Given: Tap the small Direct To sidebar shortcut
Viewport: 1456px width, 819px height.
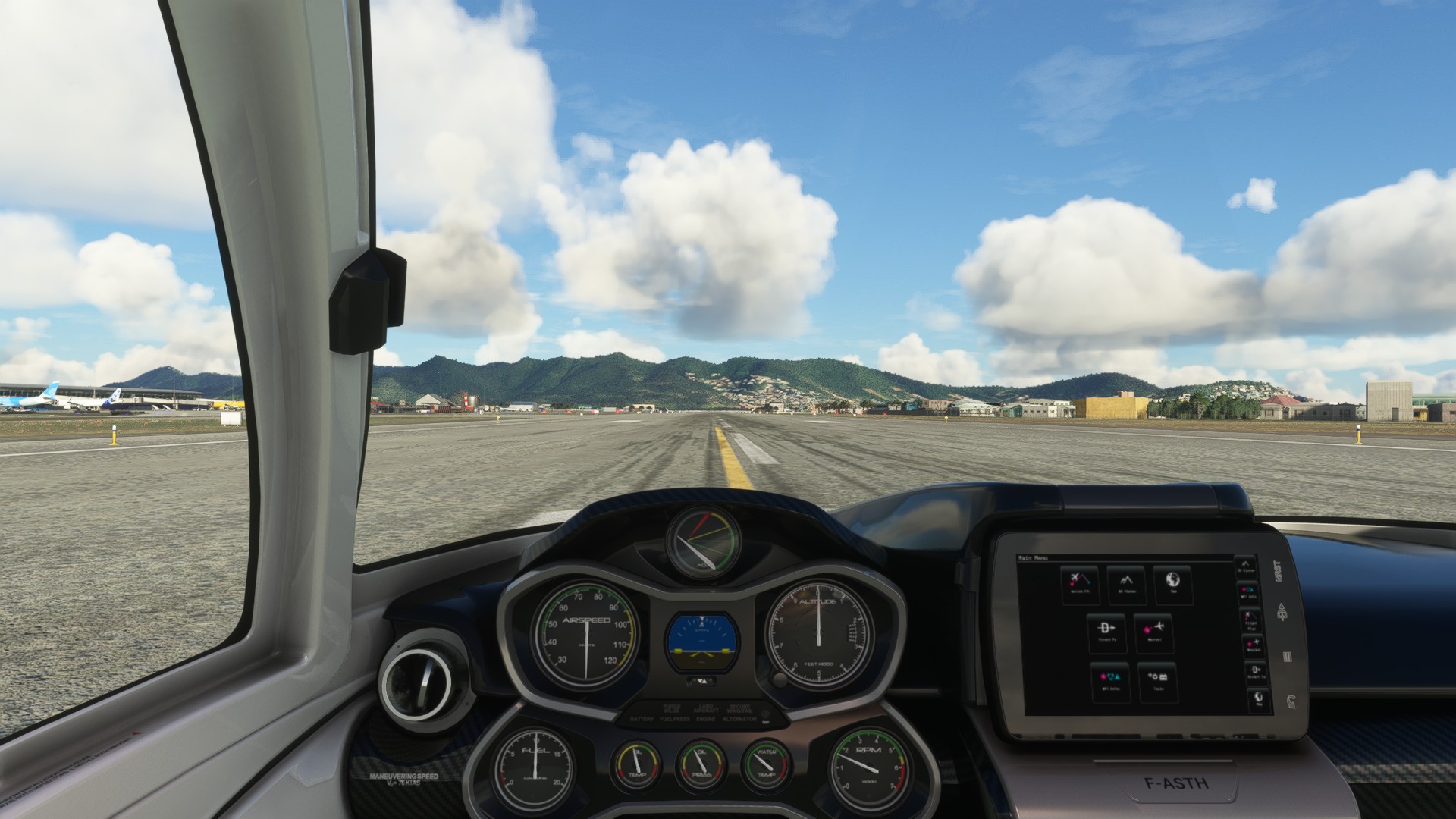Looking at the screenshot, I should [1255, 671].
